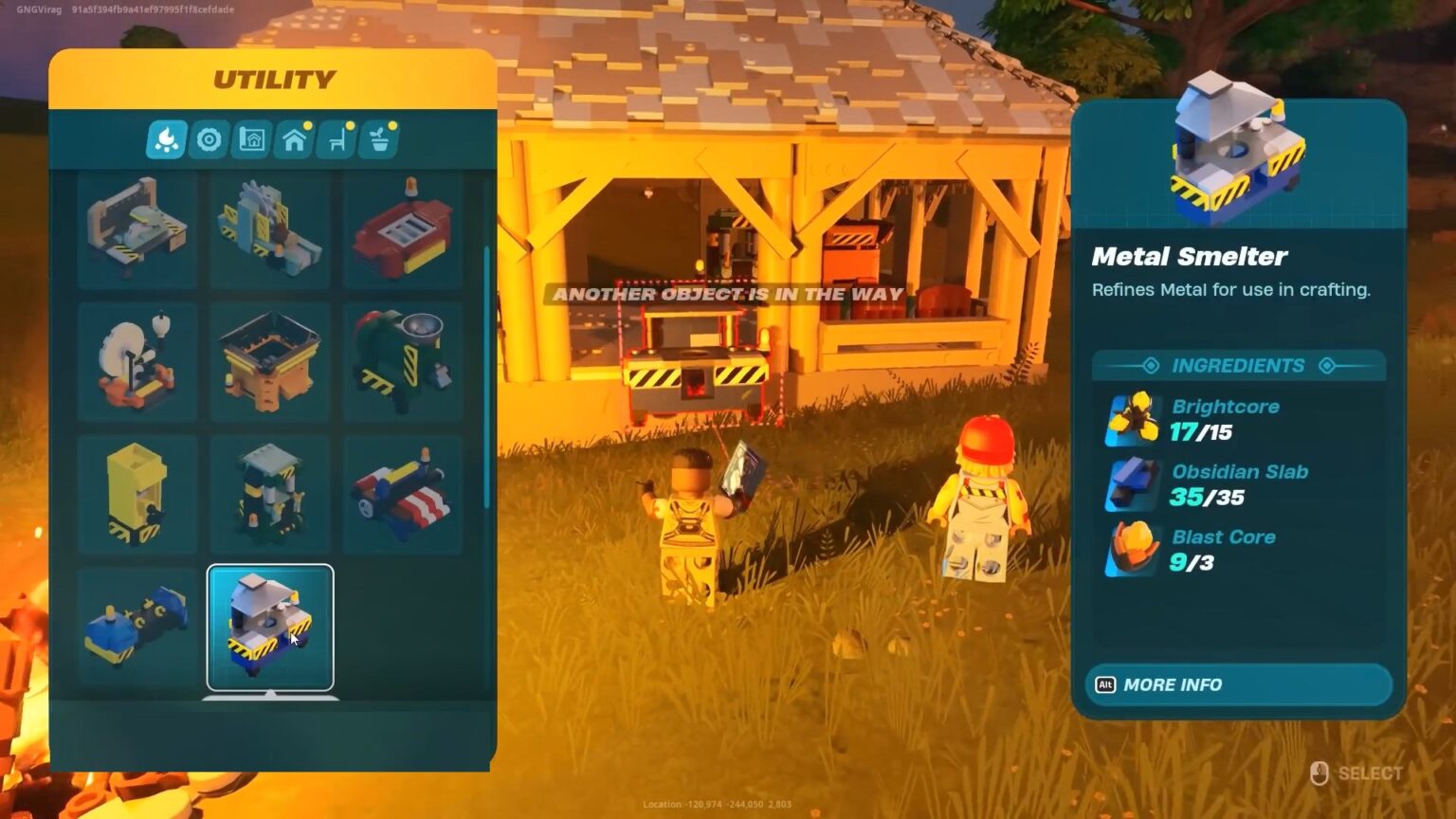Open the house building category icon
Viewport: 1456px width, 819px height.
tap(293, 138)
